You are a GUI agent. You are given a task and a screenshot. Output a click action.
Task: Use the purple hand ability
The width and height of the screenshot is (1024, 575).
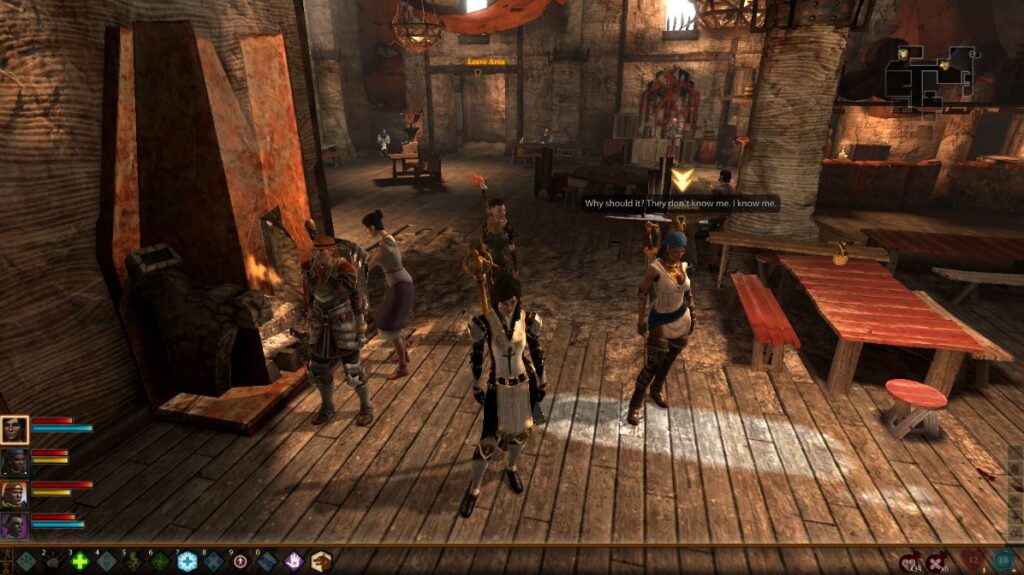294,562
